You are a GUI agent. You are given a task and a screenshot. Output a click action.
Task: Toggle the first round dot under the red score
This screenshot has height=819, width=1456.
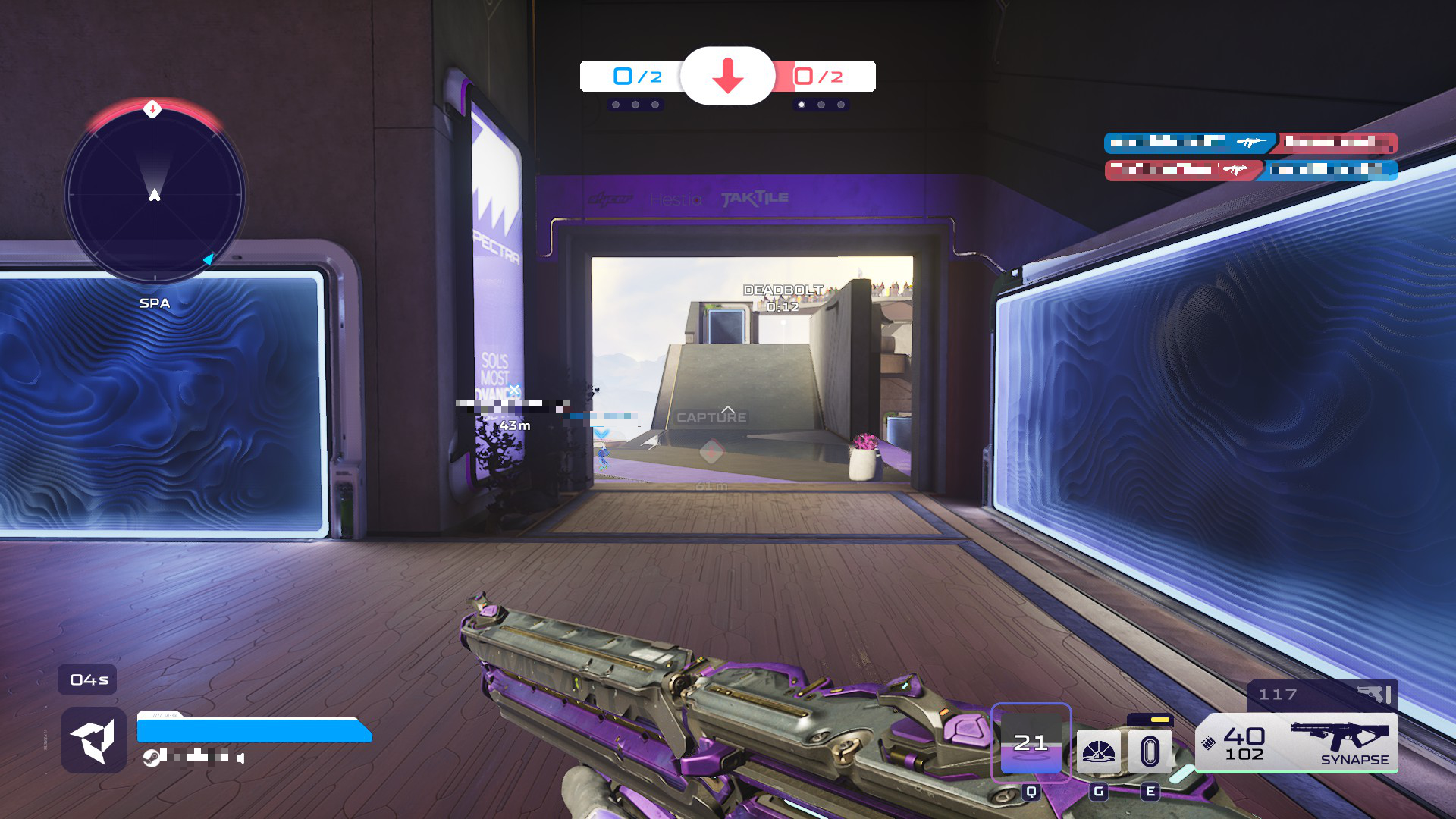[x=802, y=105]
